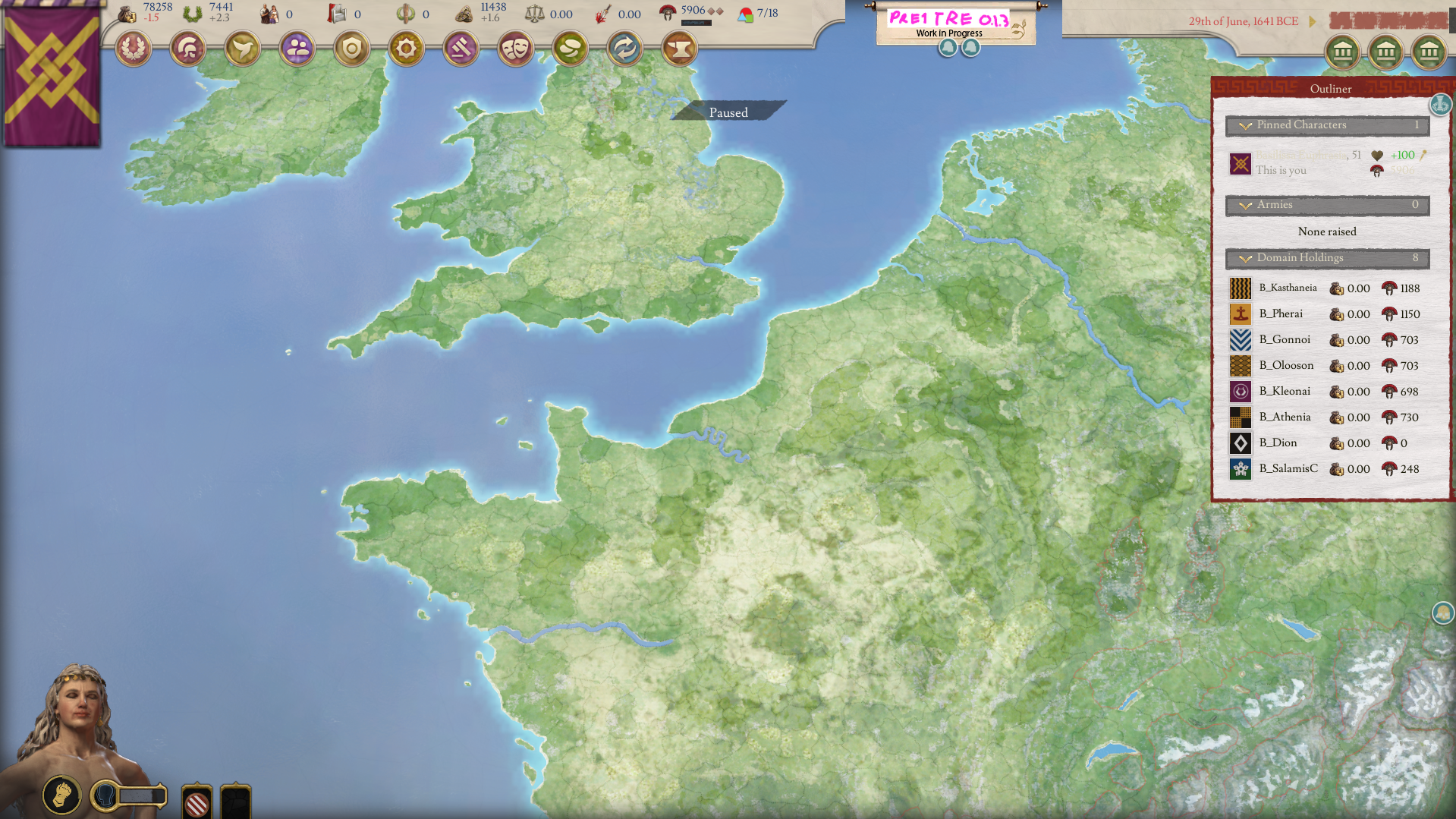Click the golden fist icon by portrait
The width and height of the screenshot is (1456, 819).
pos(61,795)
